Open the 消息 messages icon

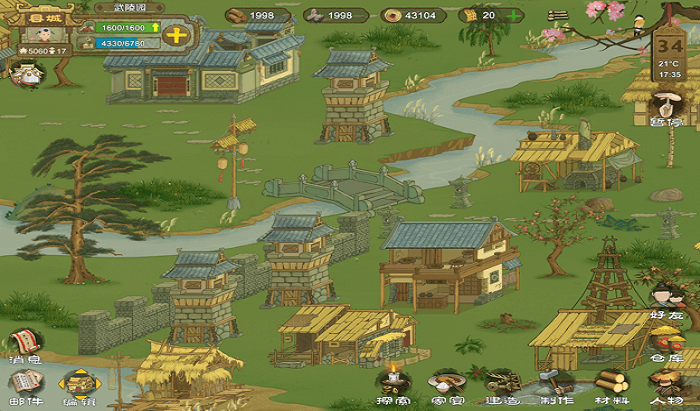click(25, 344)
